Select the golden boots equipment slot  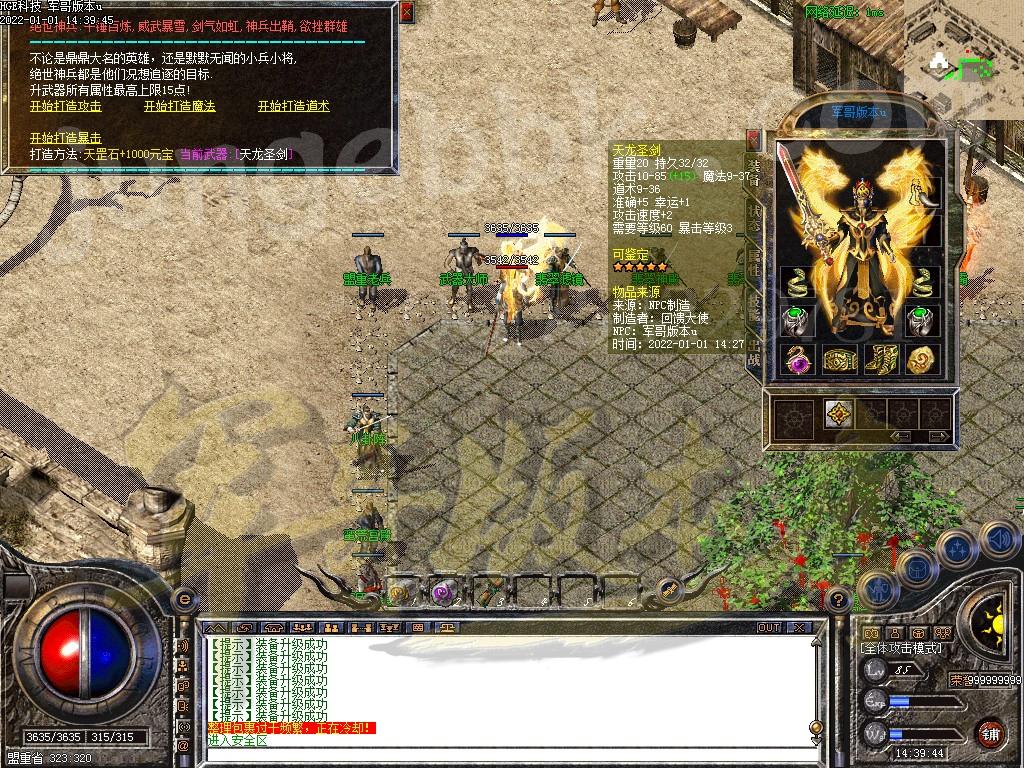(x=881, y=359)
